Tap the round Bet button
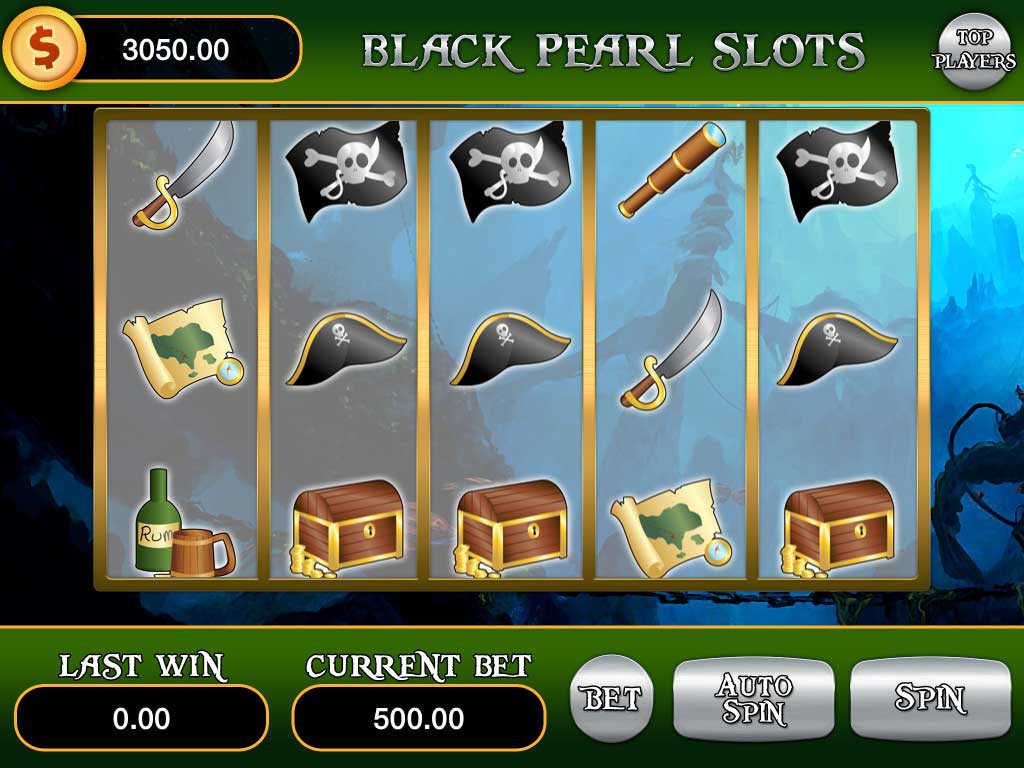The width and height of the screenshot is (1024, 768). pyautogui.click(x=611, y=698)
